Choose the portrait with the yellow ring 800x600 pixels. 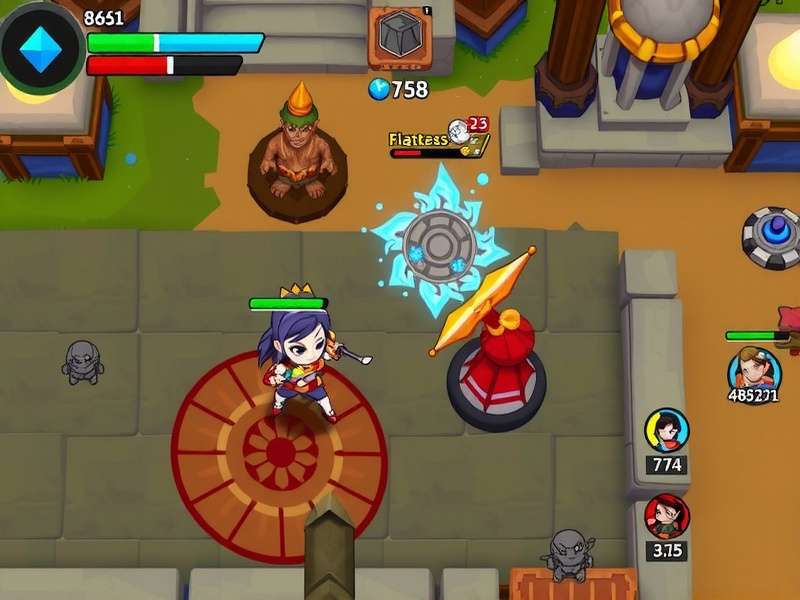667,430
